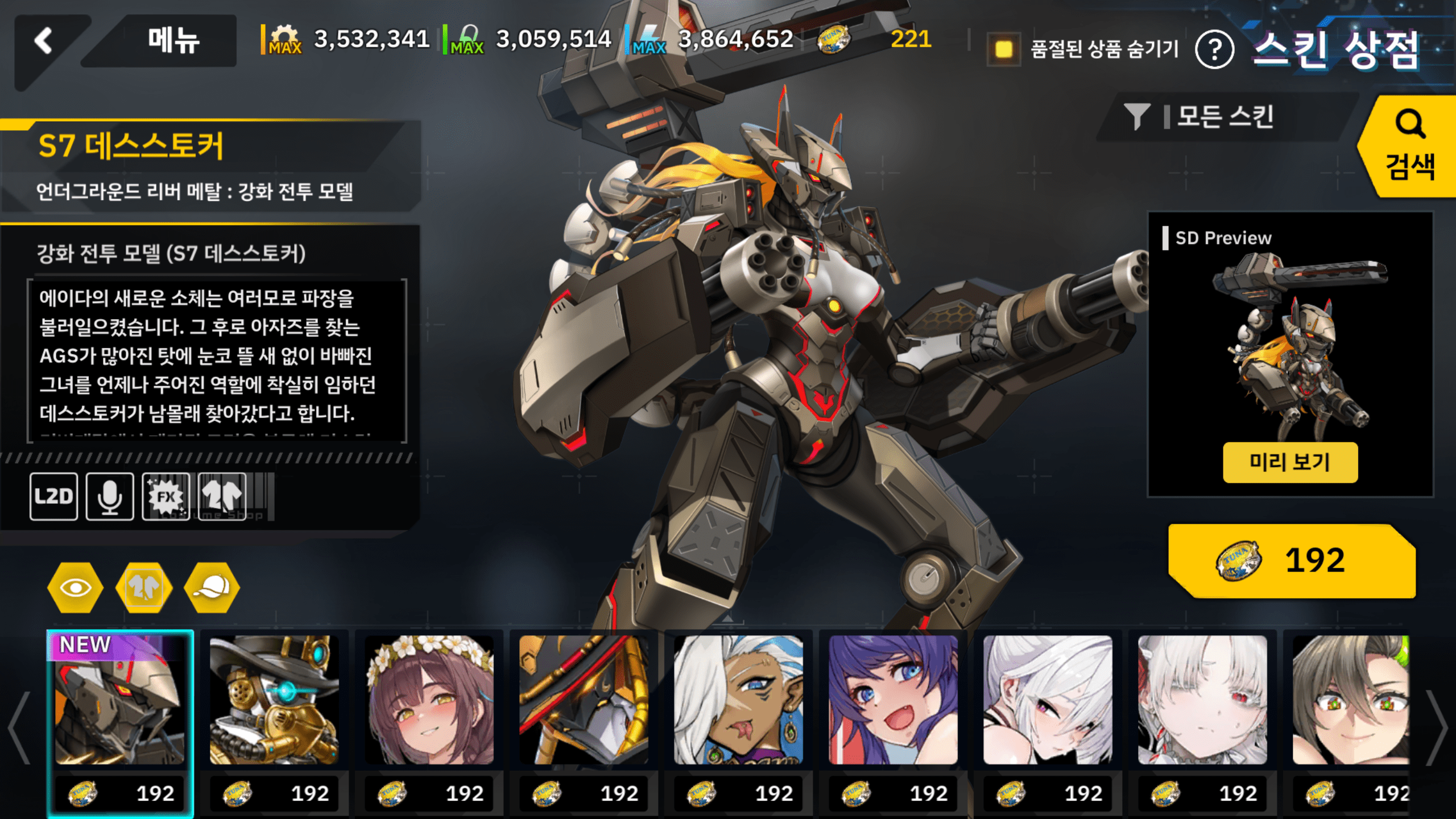Toggle 품절된 상품 숨기기 checkbox
Screen dimensions: 1456x819
(x=1004, y=49)
